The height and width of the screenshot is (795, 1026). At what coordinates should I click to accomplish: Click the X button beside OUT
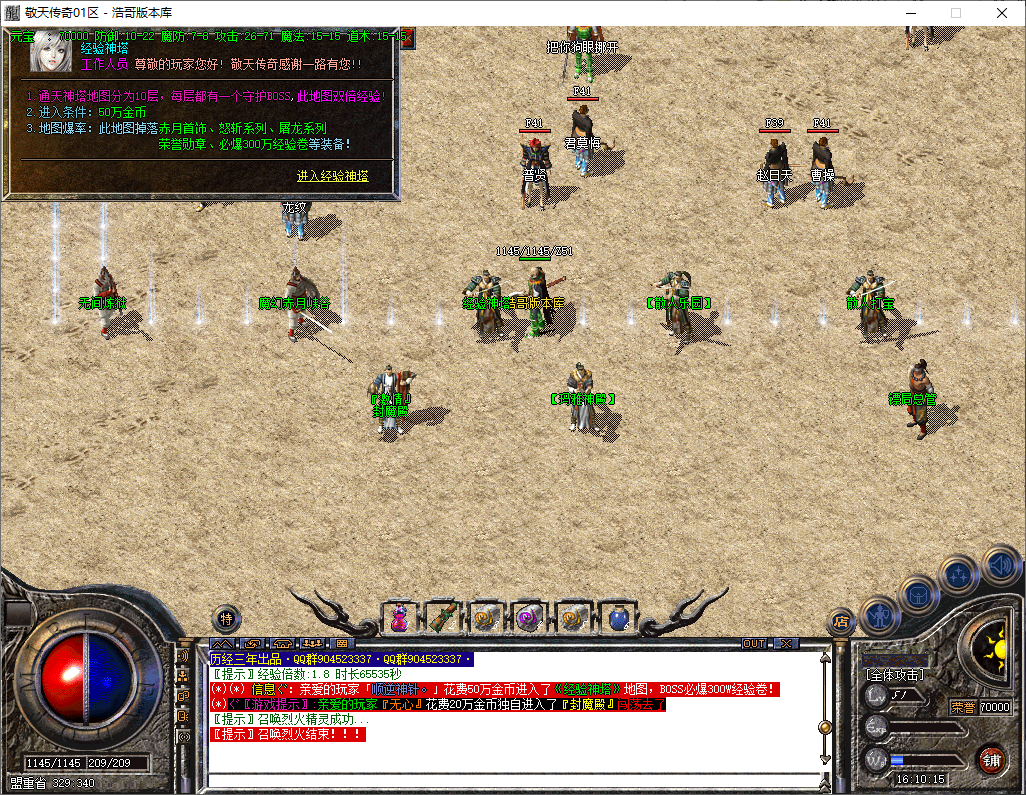[x=786, y=643]
